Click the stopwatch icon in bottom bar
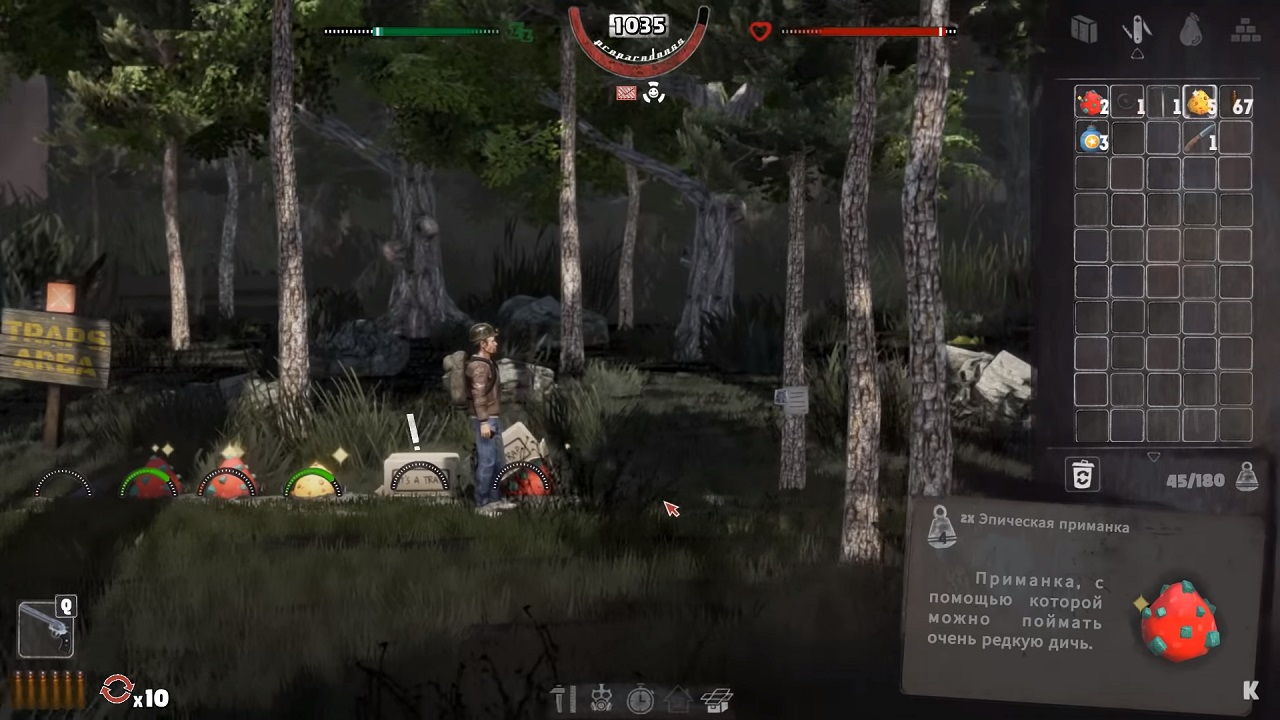This screenshot has height=720, width=1280. click(x=640, y=698)
